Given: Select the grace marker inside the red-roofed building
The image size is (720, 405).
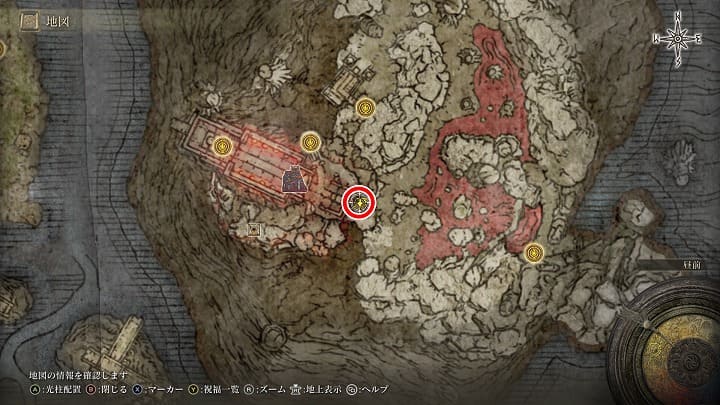Looking at the screenshot, I should tap(224, 147).
